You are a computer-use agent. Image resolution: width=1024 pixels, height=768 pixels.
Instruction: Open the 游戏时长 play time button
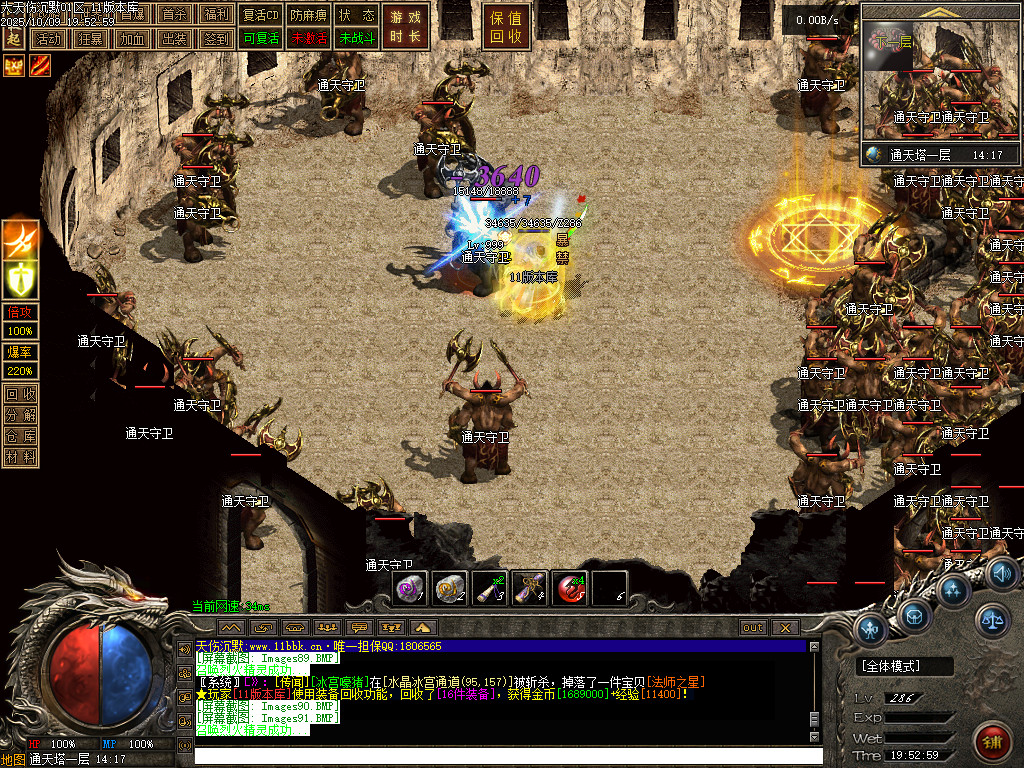pos(405,27)
